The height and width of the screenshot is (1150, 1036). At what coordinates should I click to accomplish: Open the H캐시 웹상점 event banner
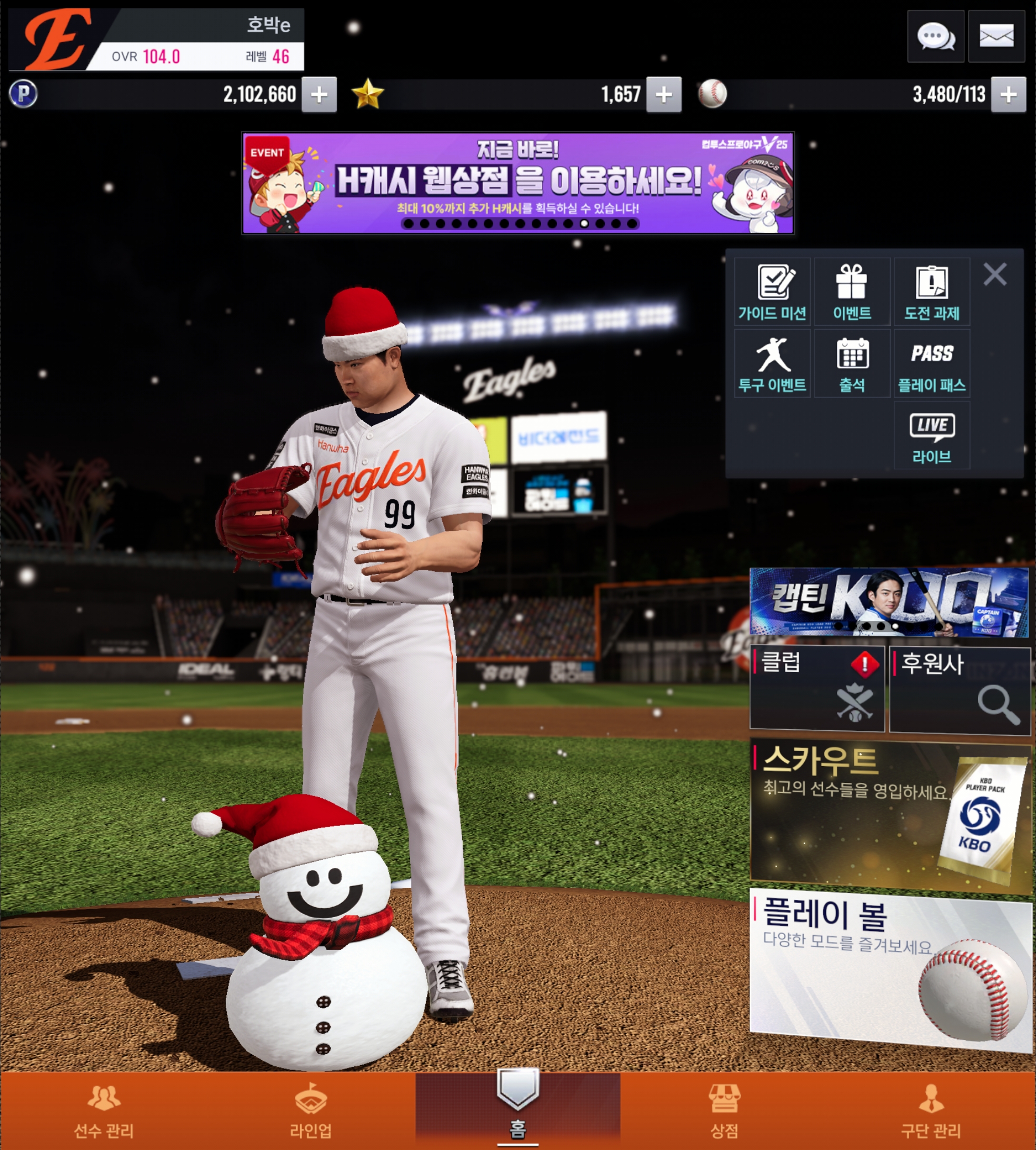coord(517,183)
